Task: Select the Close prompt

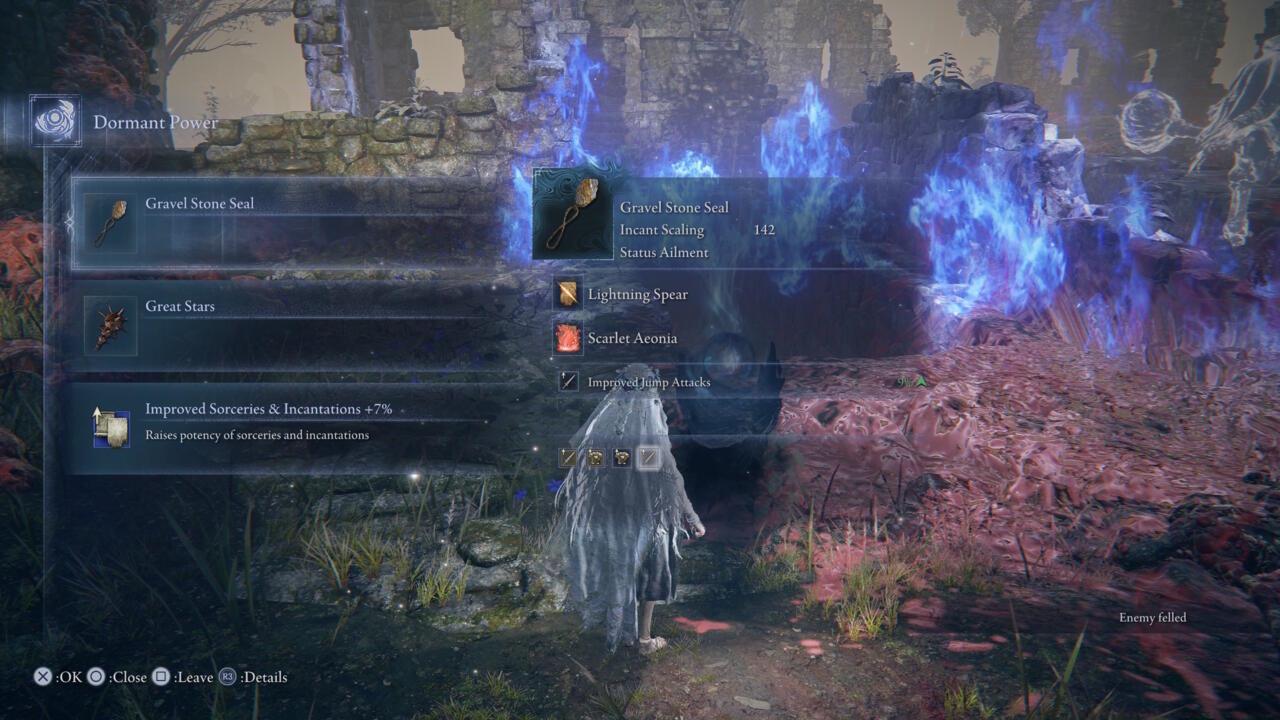Action: click(x=95, y=677)
